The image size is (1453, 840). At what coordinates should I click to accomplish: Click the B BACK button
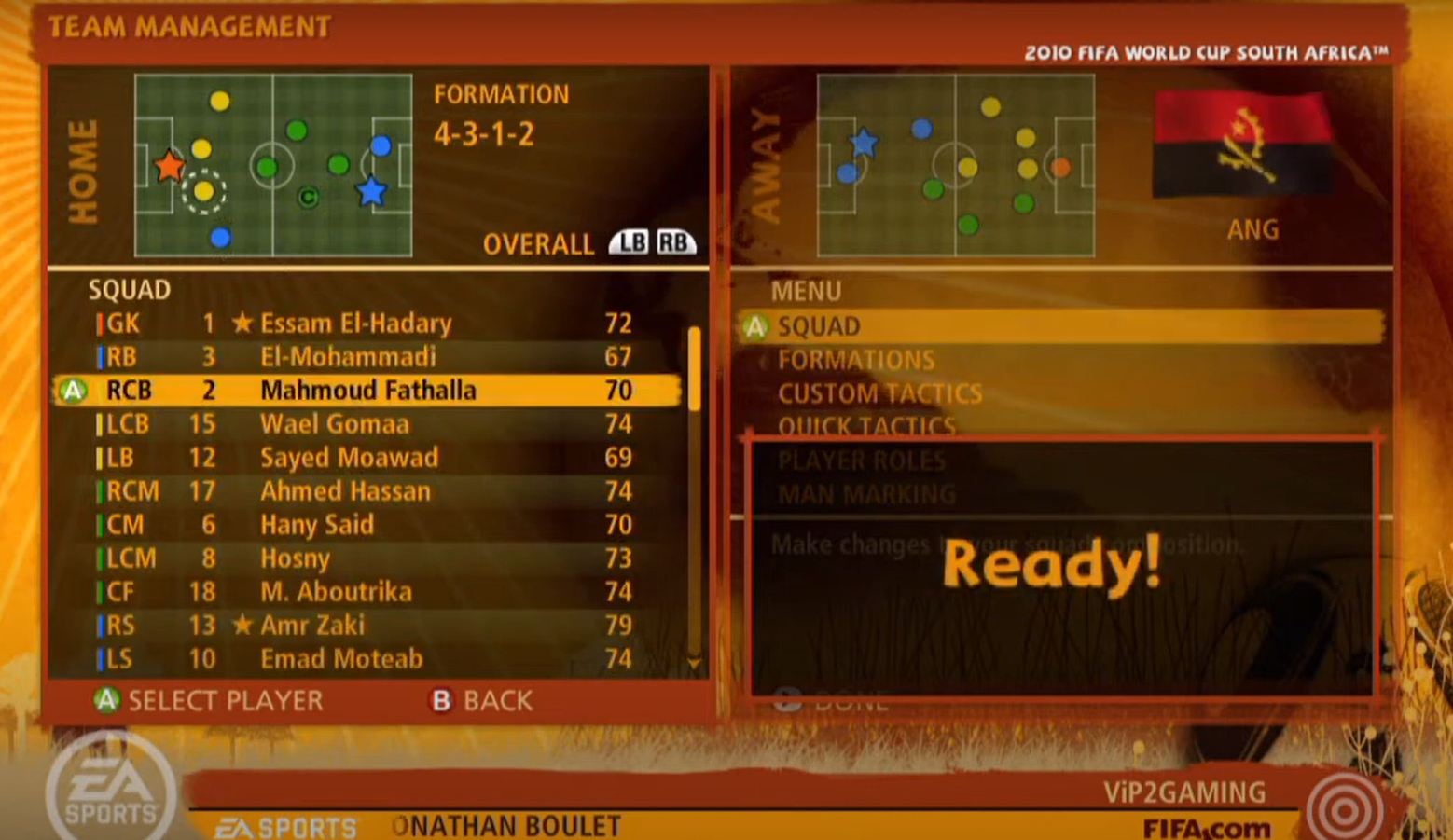(x=480, y=699)
